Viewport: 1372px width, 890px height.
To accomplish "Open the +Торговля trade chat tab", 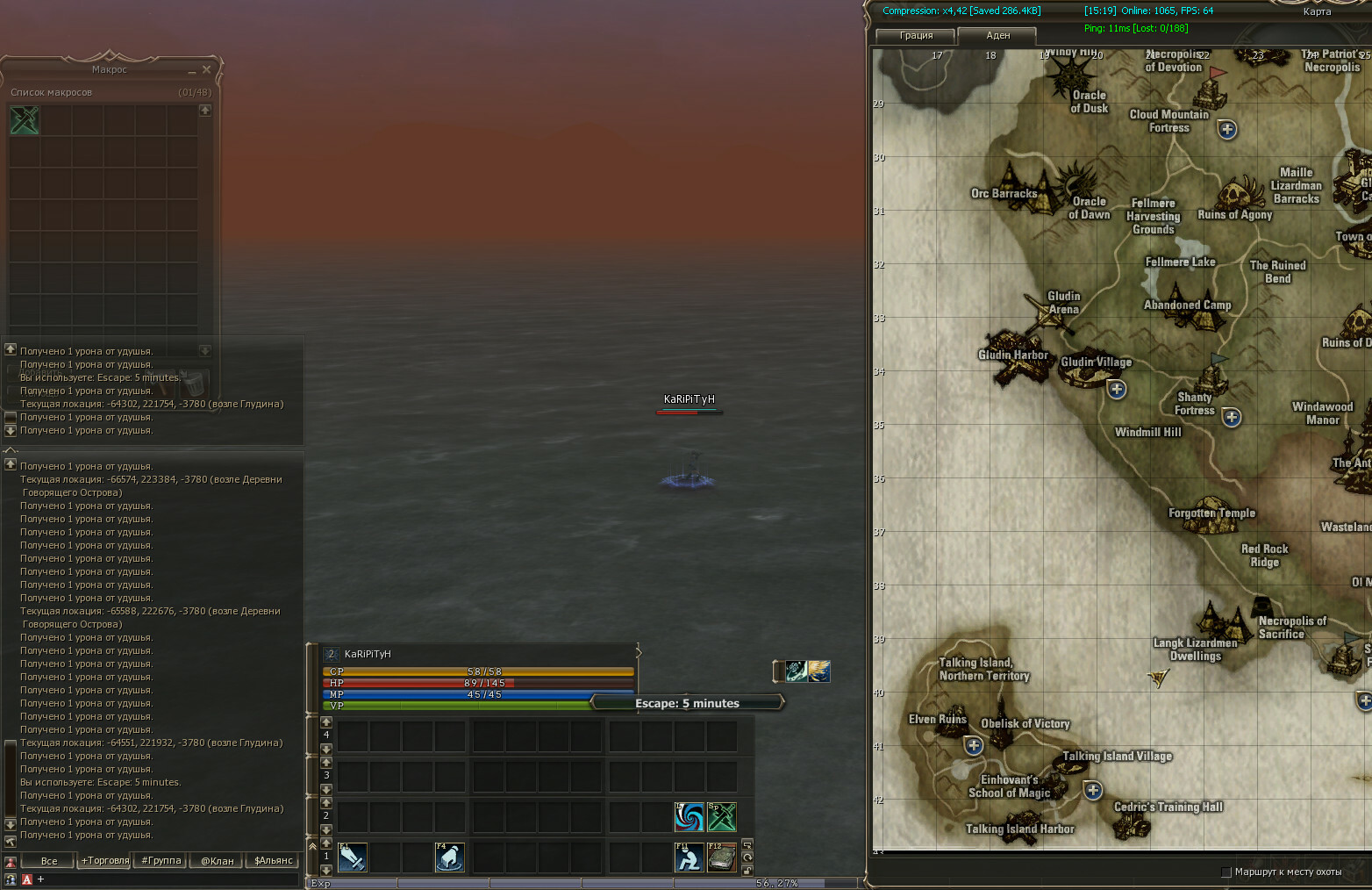I will tap(105, 861).
